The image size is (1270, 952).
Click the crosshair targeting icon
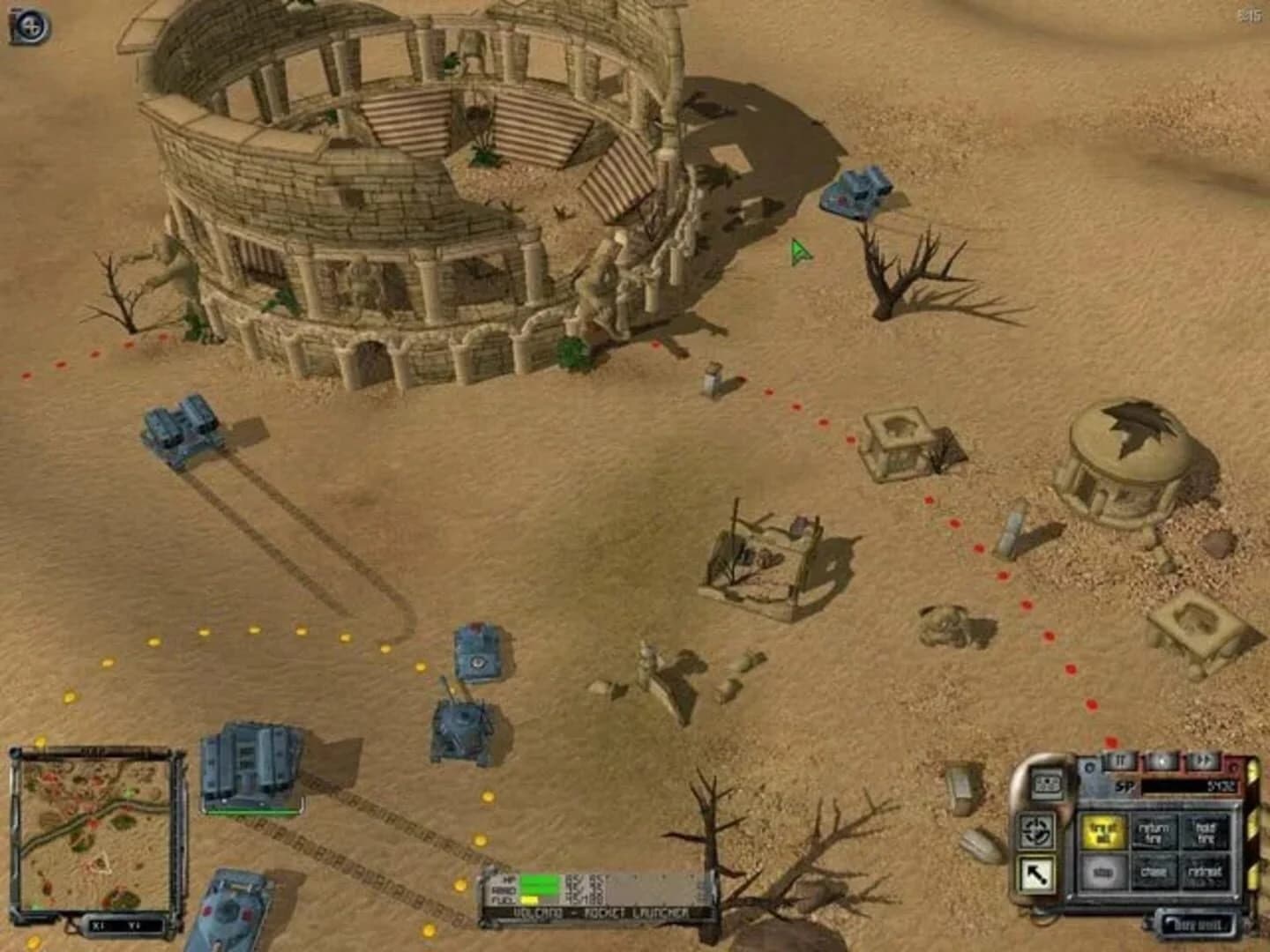pos(1035,829)
